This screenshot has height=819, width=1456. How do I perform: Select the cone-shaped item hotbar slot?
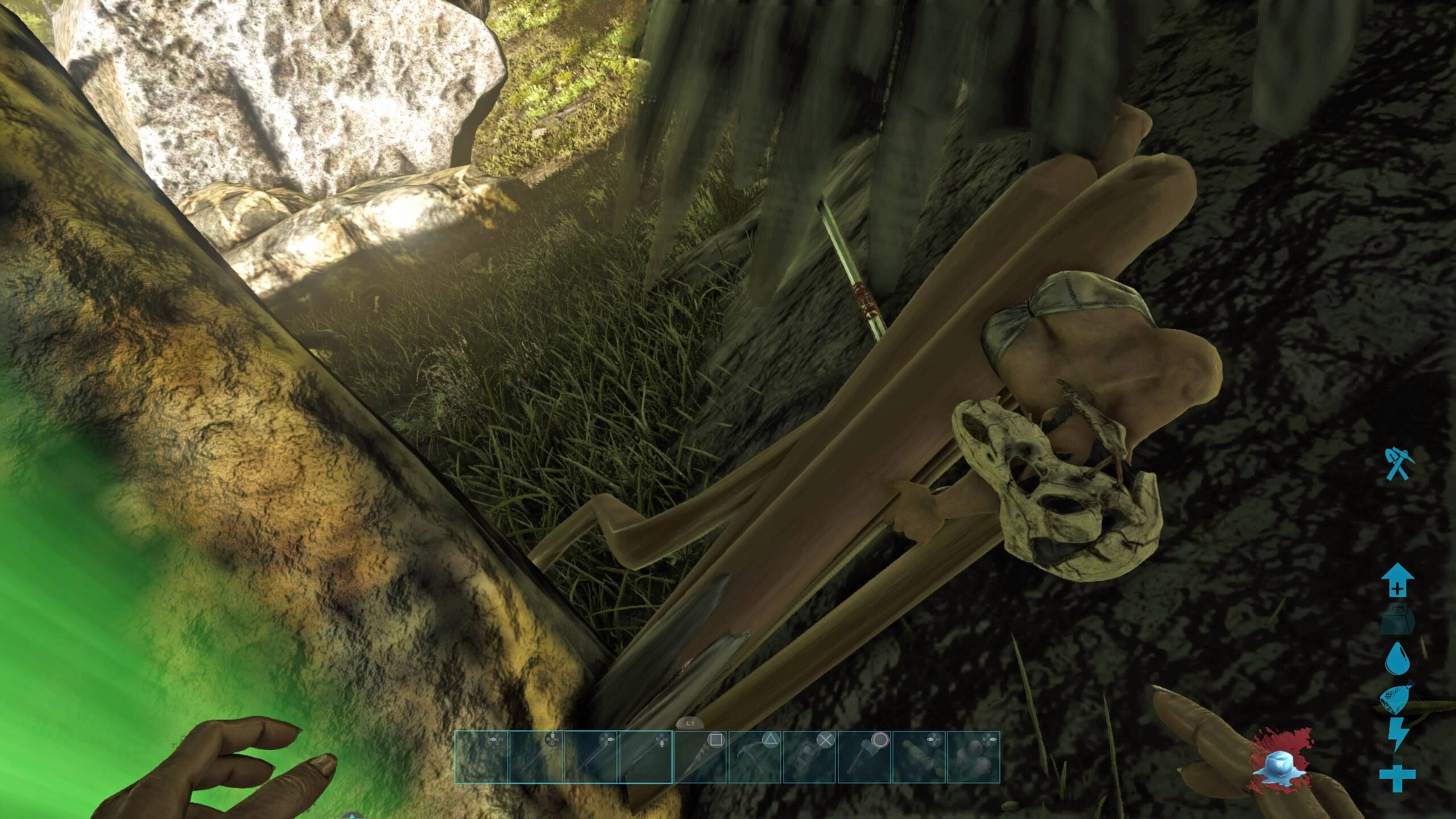pyautogui.click(x=700, y=758)
